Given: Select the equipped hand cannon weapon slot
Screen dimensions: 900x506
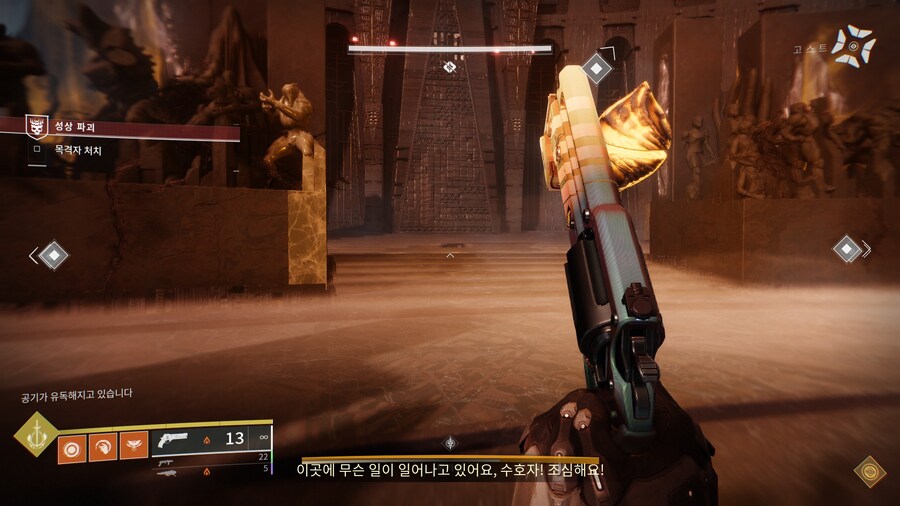Looking at the screenshot, I should 210,438.
